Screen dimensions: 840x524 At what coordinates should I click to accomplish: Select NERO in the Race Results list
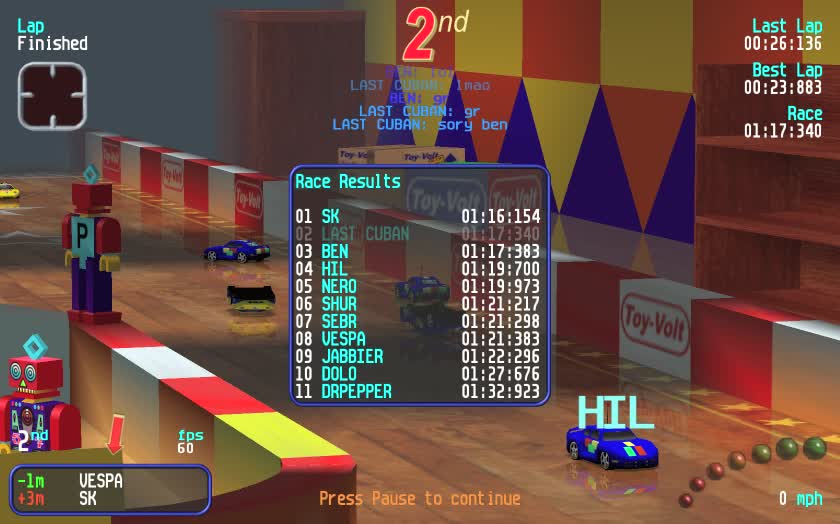[x=418, y=286]
